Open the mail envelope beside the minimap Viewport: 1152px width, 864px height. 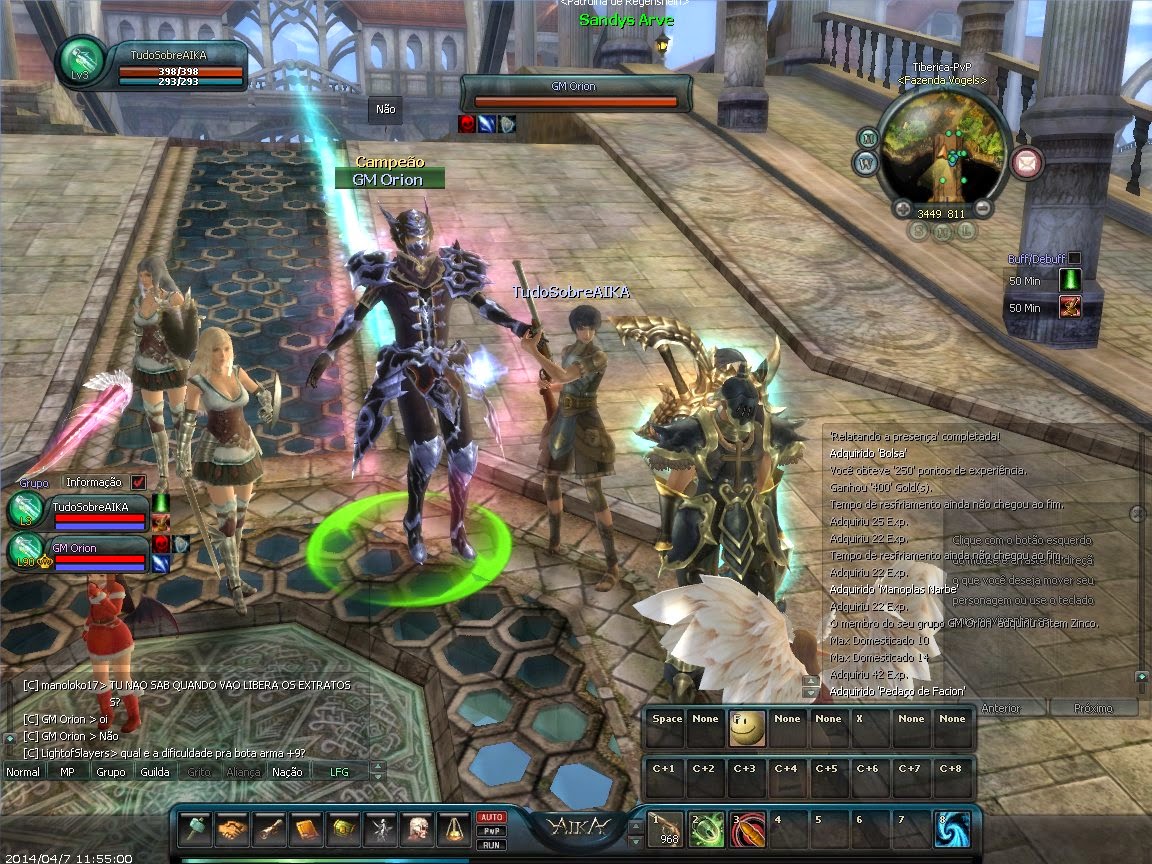(x=1026, y=160)
